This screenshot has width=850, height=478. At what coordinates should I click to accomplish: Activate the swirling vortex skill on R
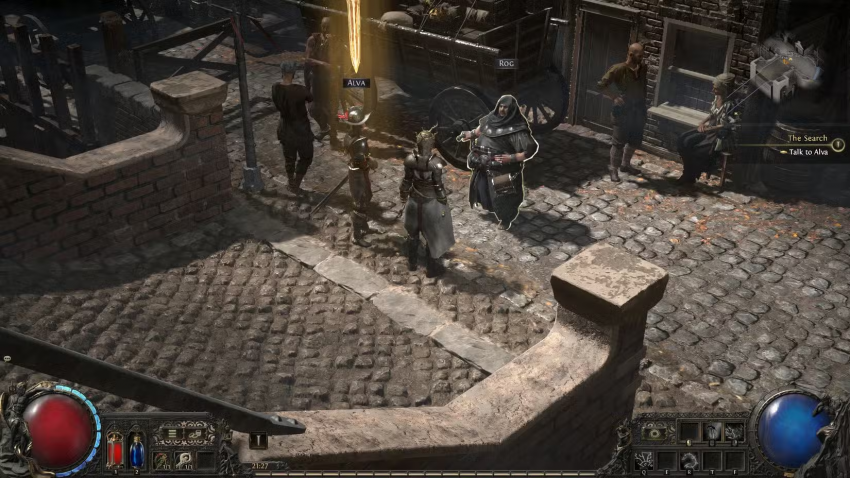[689, 460]
